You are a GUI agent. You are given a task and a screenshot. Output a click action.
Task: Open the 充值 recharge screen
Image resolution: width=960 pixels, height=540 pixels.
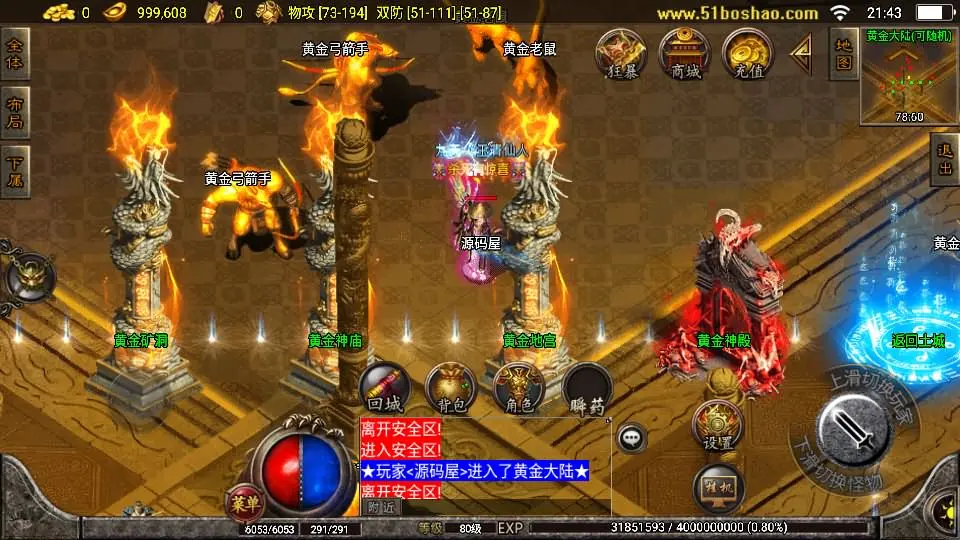pos(747,54)
